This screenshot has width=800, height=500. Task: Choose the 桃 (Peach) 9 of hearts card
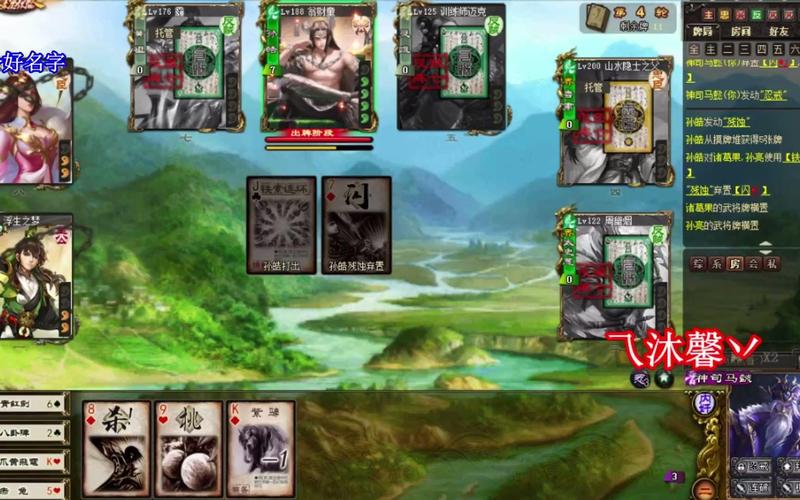click(x=188, y=447)
